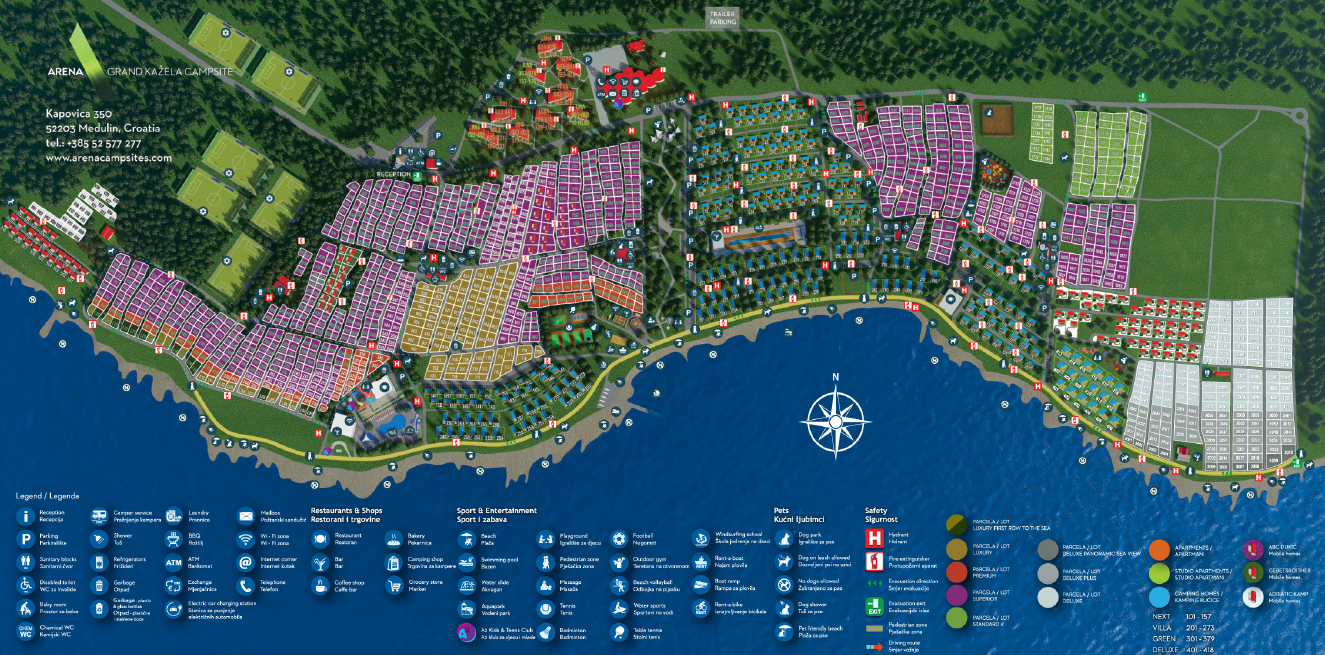Select the purple Superior lot color swatch
Viewport: 1325px width, 655px height.
[x=957, y=596]
